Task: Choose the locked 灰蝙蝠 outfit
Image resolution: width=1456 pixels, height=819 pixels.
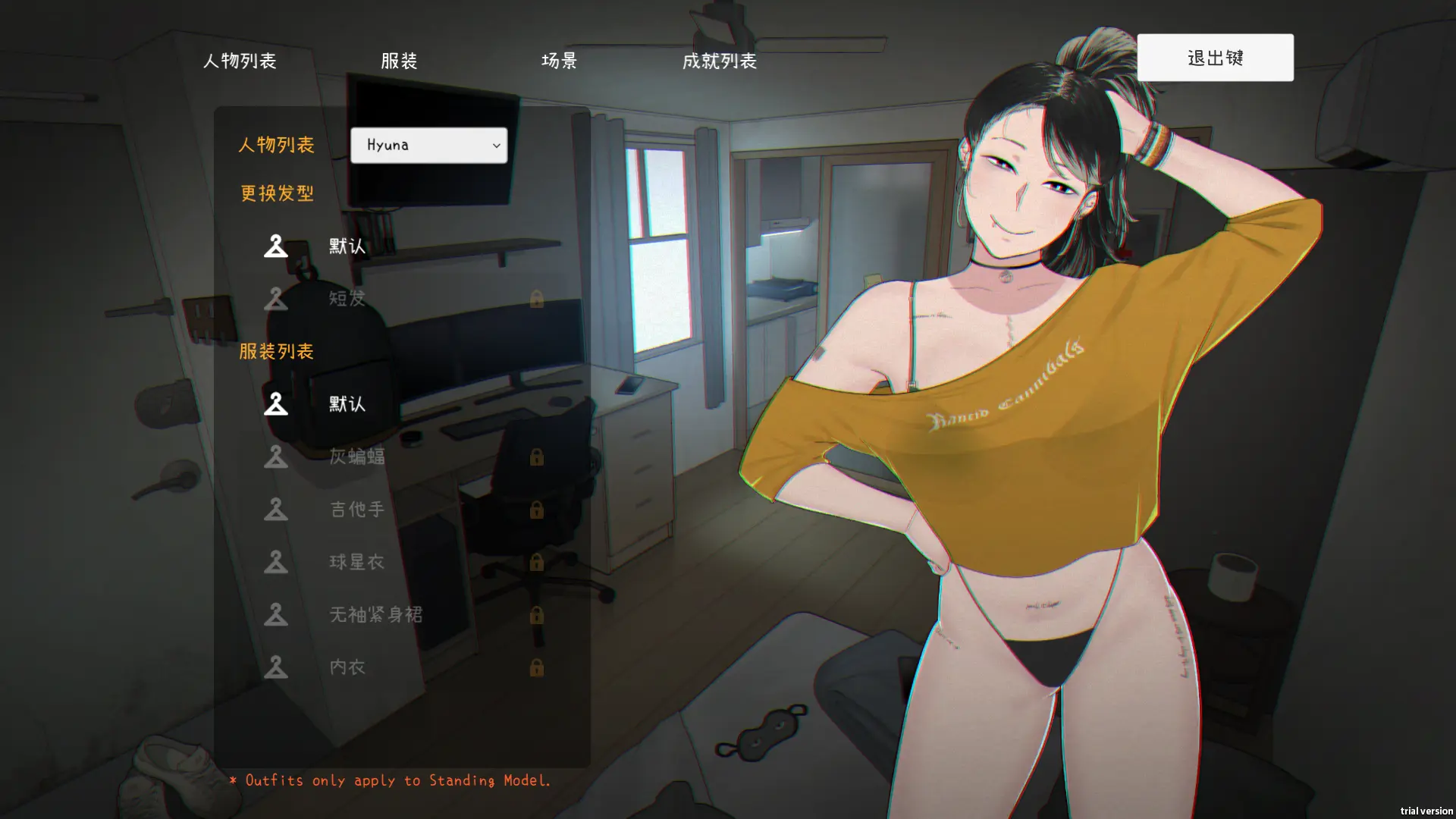Action: (x=356, y=457)
